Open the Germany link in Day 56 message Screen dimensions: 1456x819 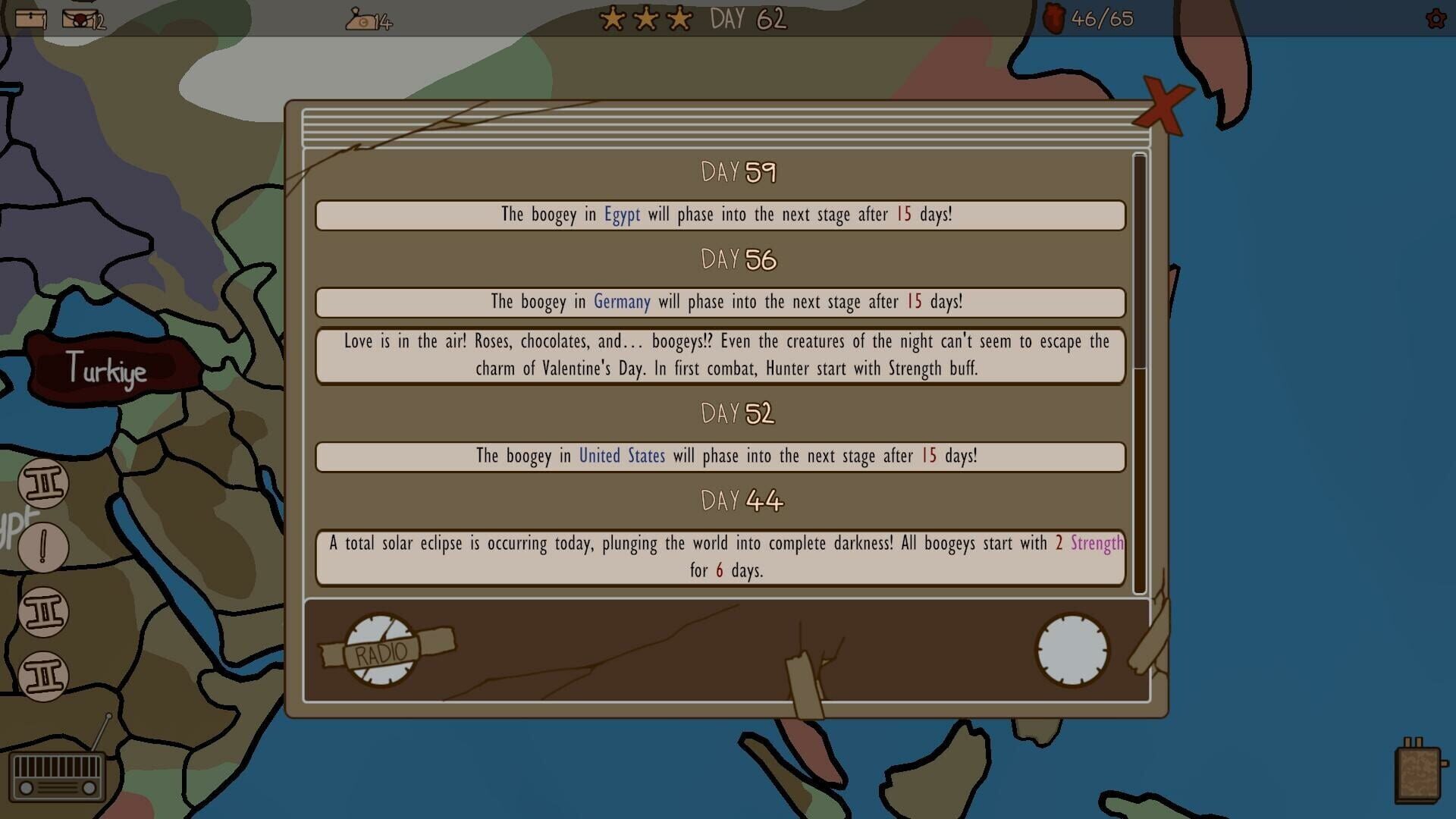coord(621,302)
